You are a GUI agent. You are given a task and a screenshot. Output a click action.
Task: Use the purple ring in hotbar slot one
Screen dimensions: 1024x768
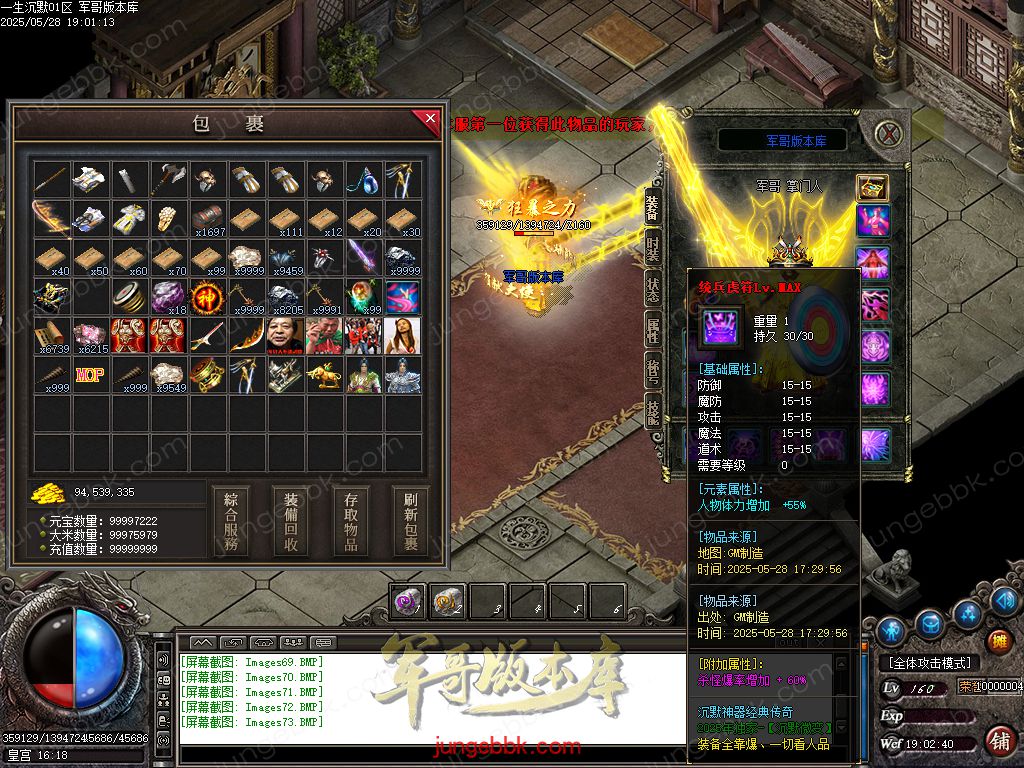407,601
